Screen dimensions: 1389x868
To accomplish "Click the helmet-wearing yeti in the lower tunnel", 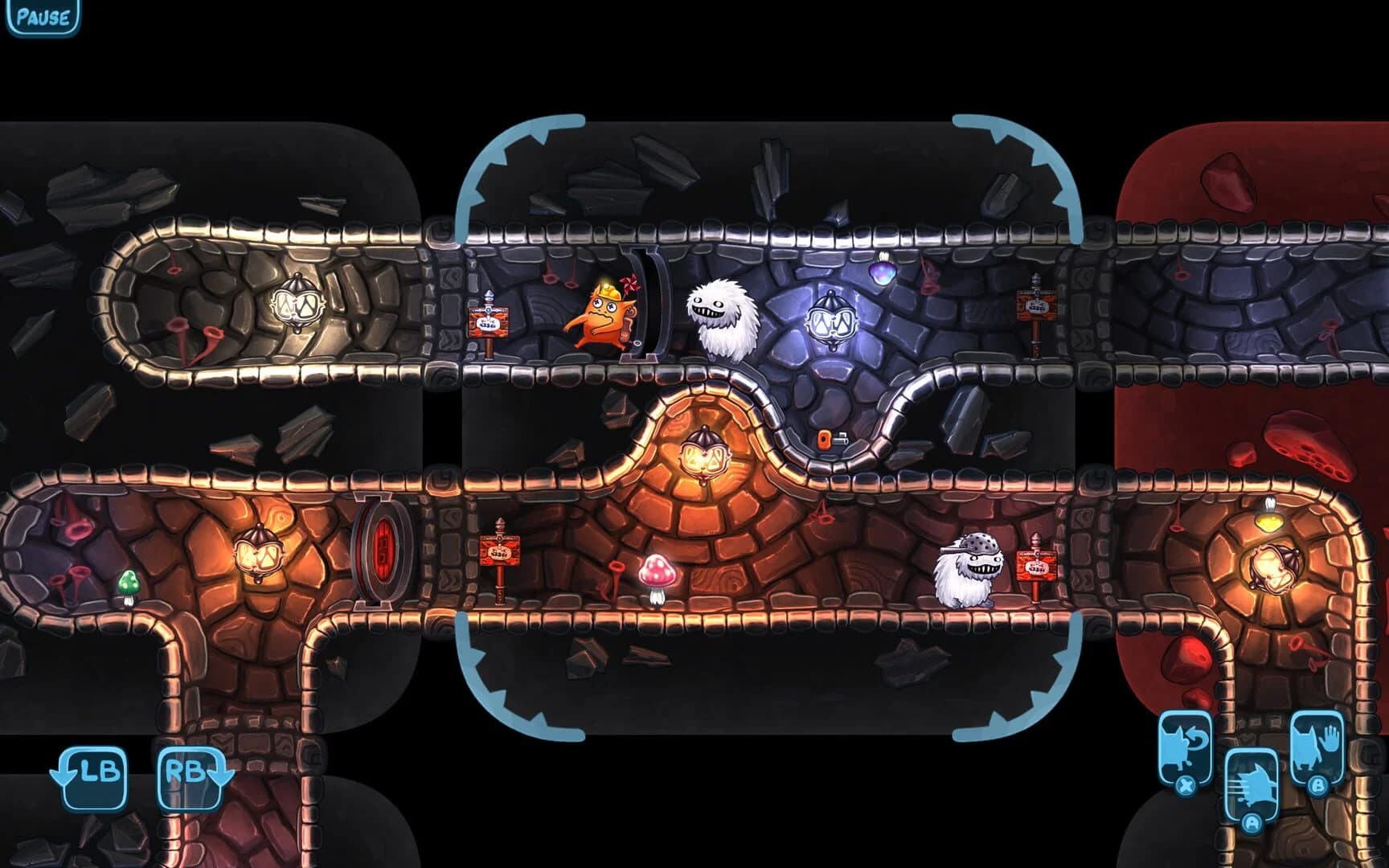I will pyautogui.click(x=966, y=567).
